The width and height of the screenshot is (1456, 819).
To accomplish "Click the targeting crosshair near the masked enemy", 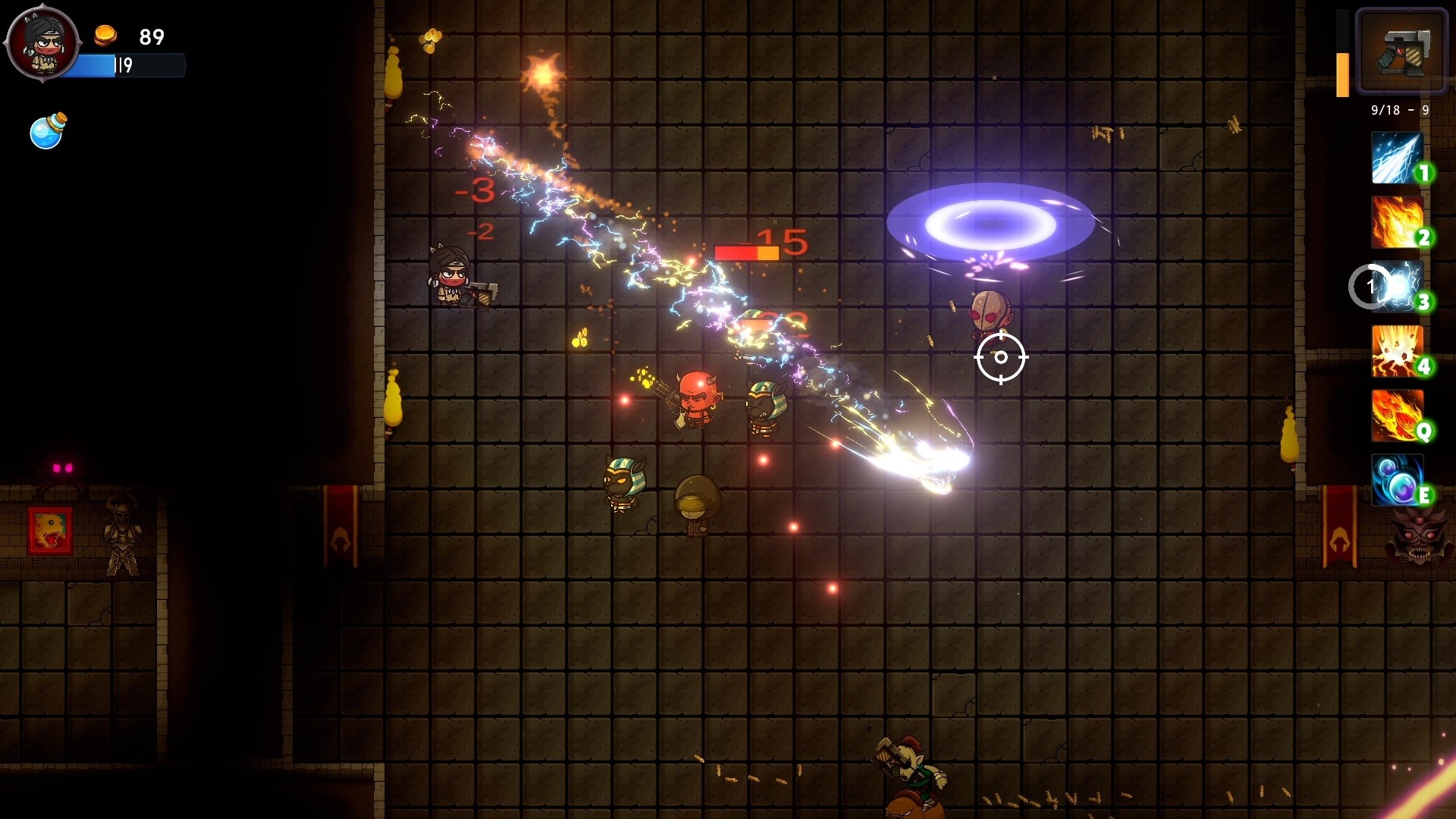I will [x=1002, y=357].
